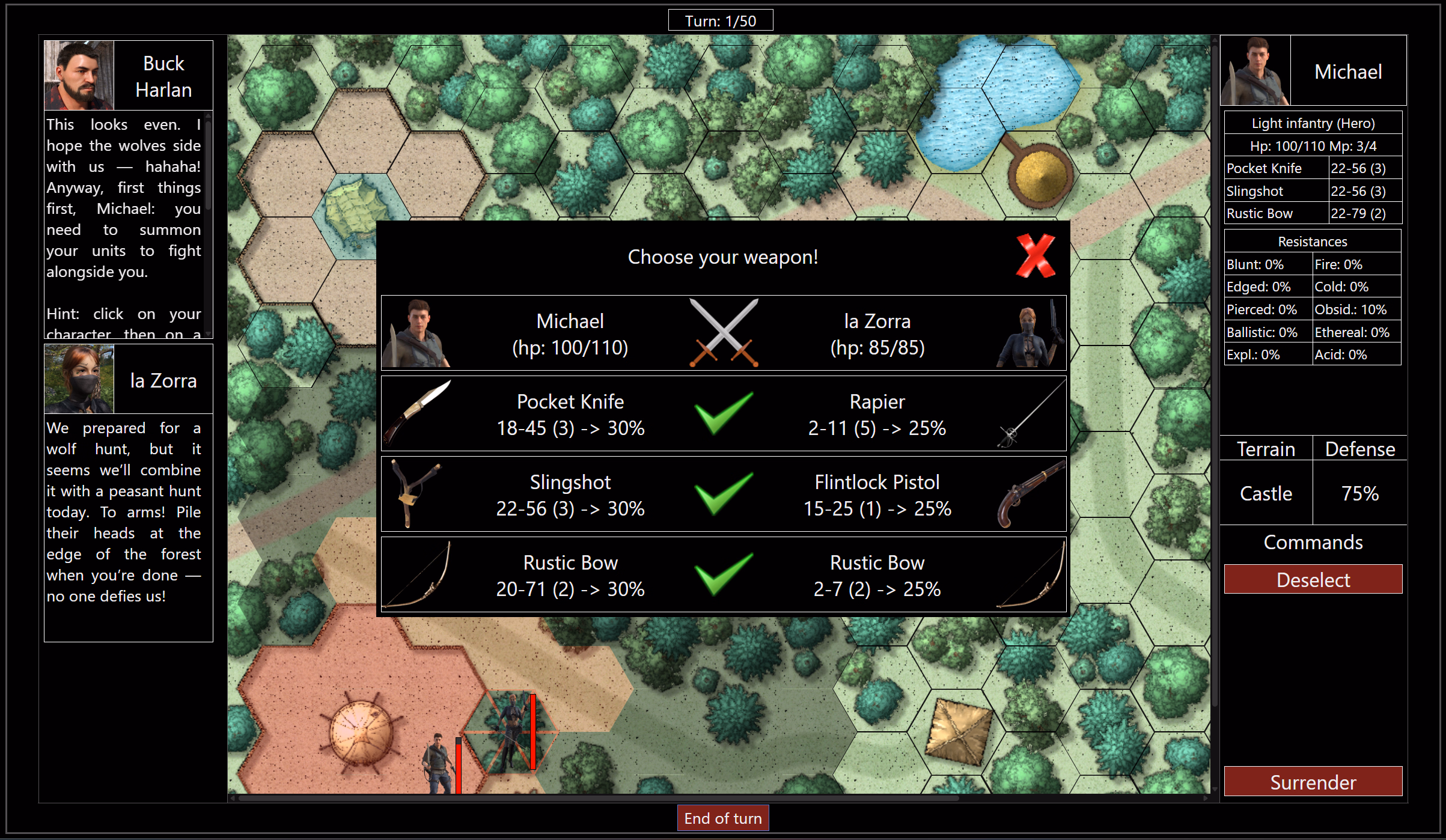End the current turn
Screen dimensions: 1446x840
(722, 818)
